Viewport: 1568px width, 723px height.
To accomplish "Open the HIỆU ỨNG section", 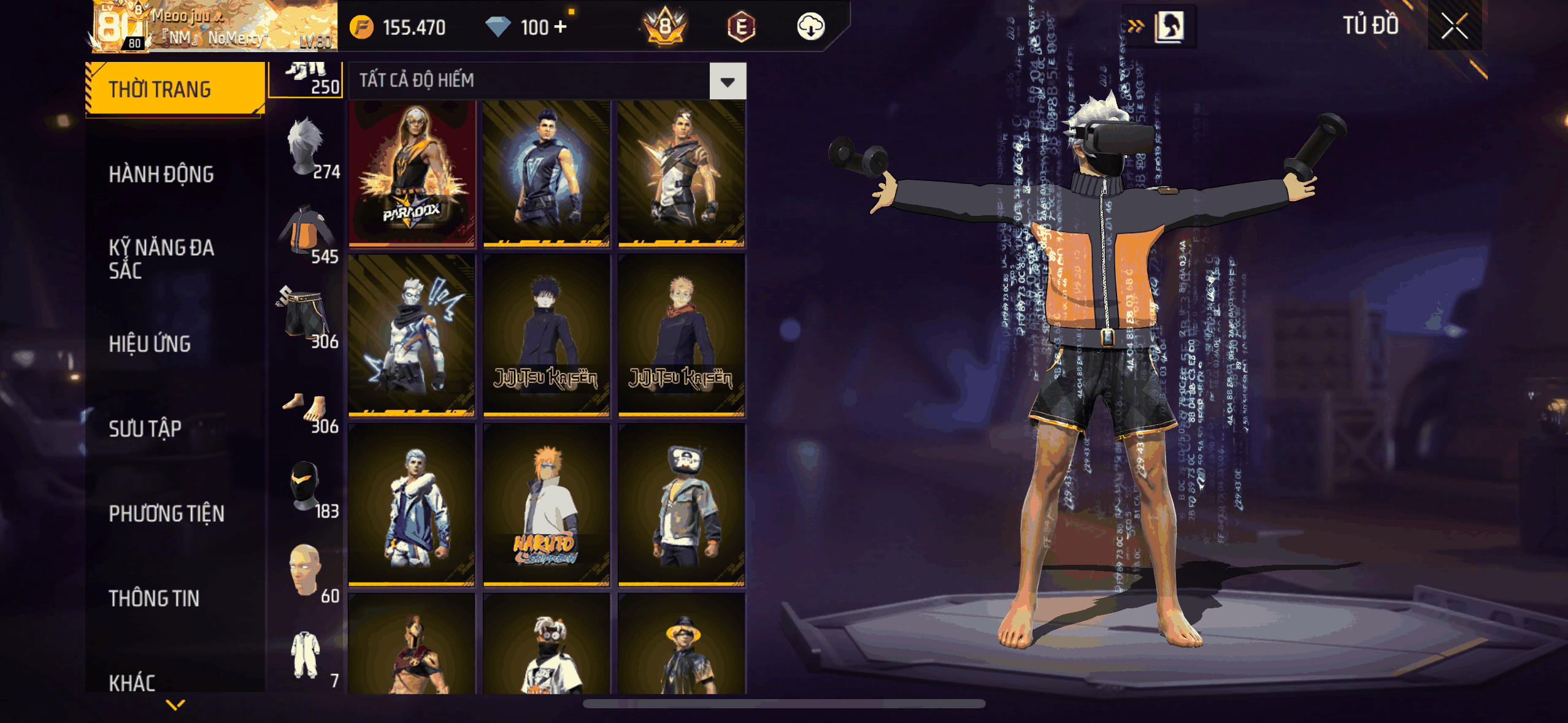I will pyautogui.click(x=150, y=344).
